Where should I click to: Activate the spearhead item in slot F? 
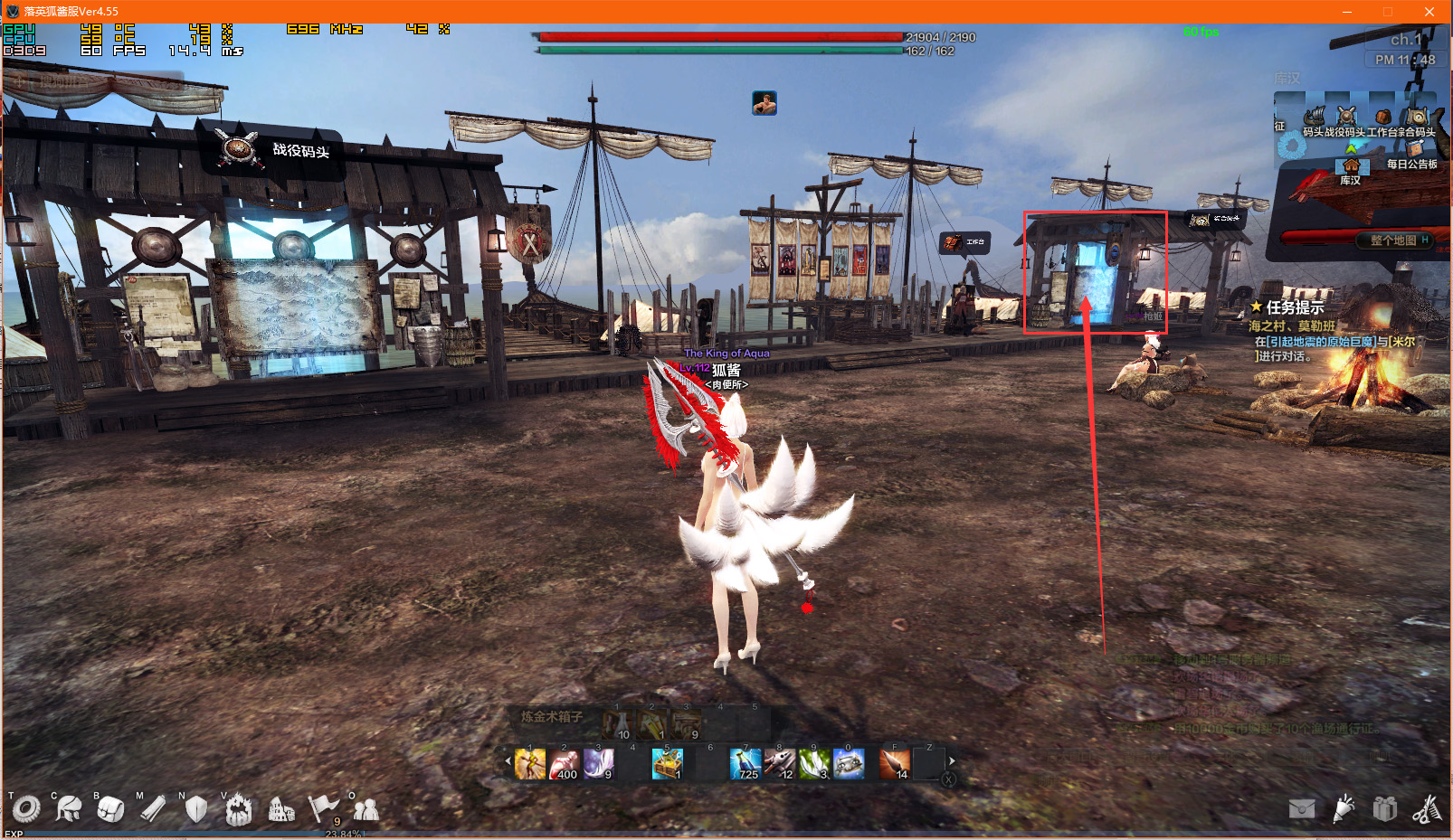[x=894, y=765]
